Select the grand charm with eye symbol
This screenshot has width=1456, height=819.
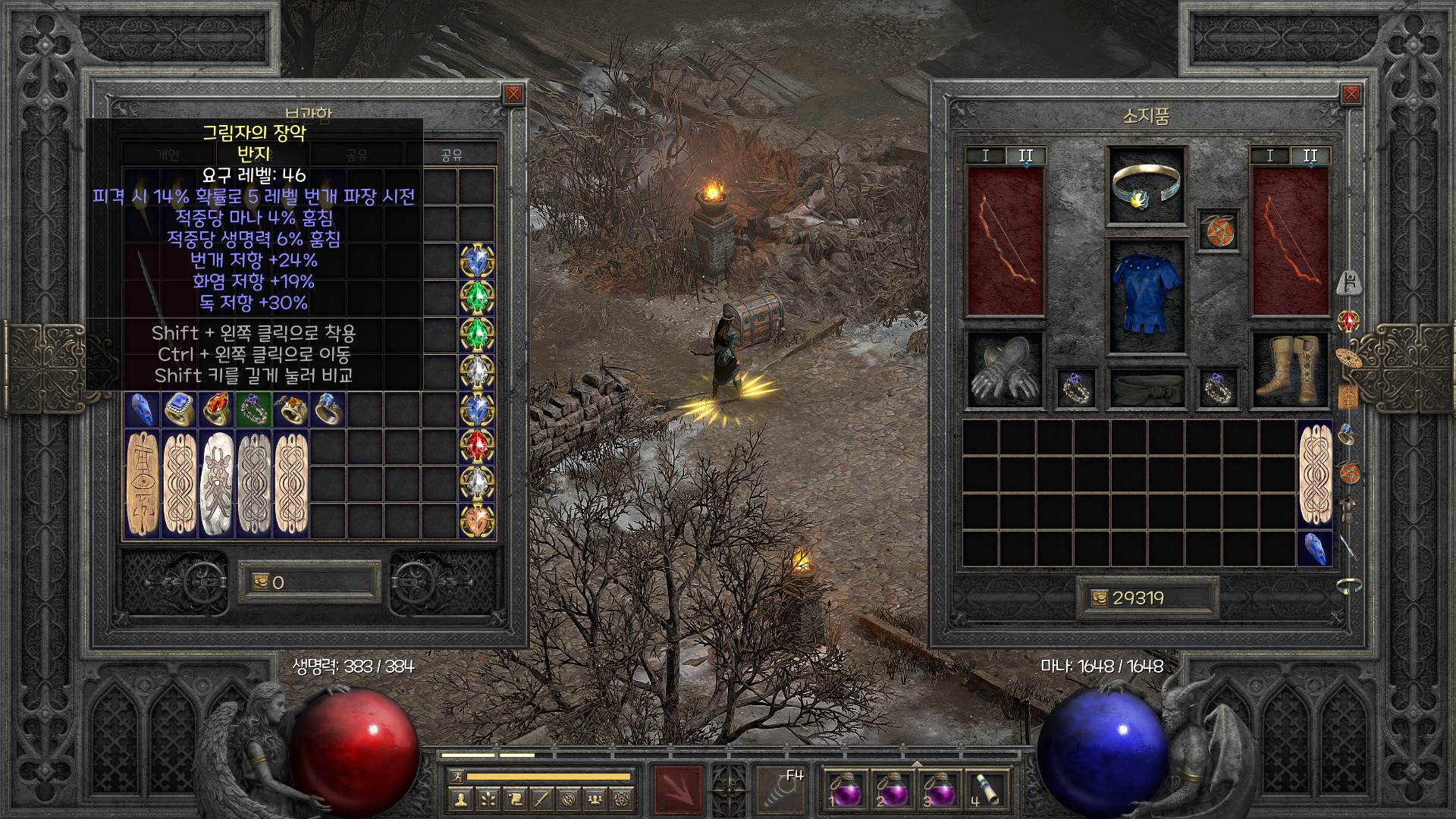click(x=142, y=483)
